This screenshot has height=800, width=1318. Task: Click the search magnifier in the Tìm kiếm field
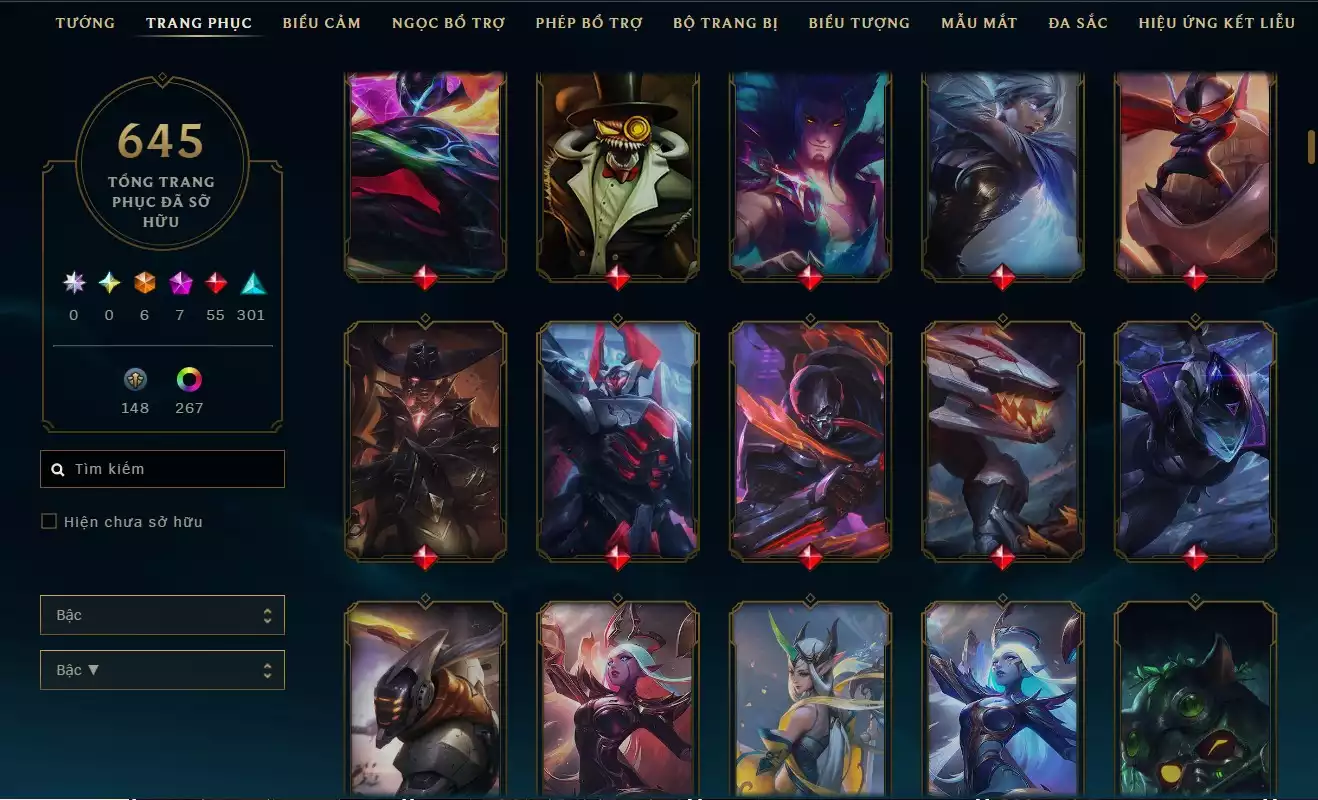(56, 468)
